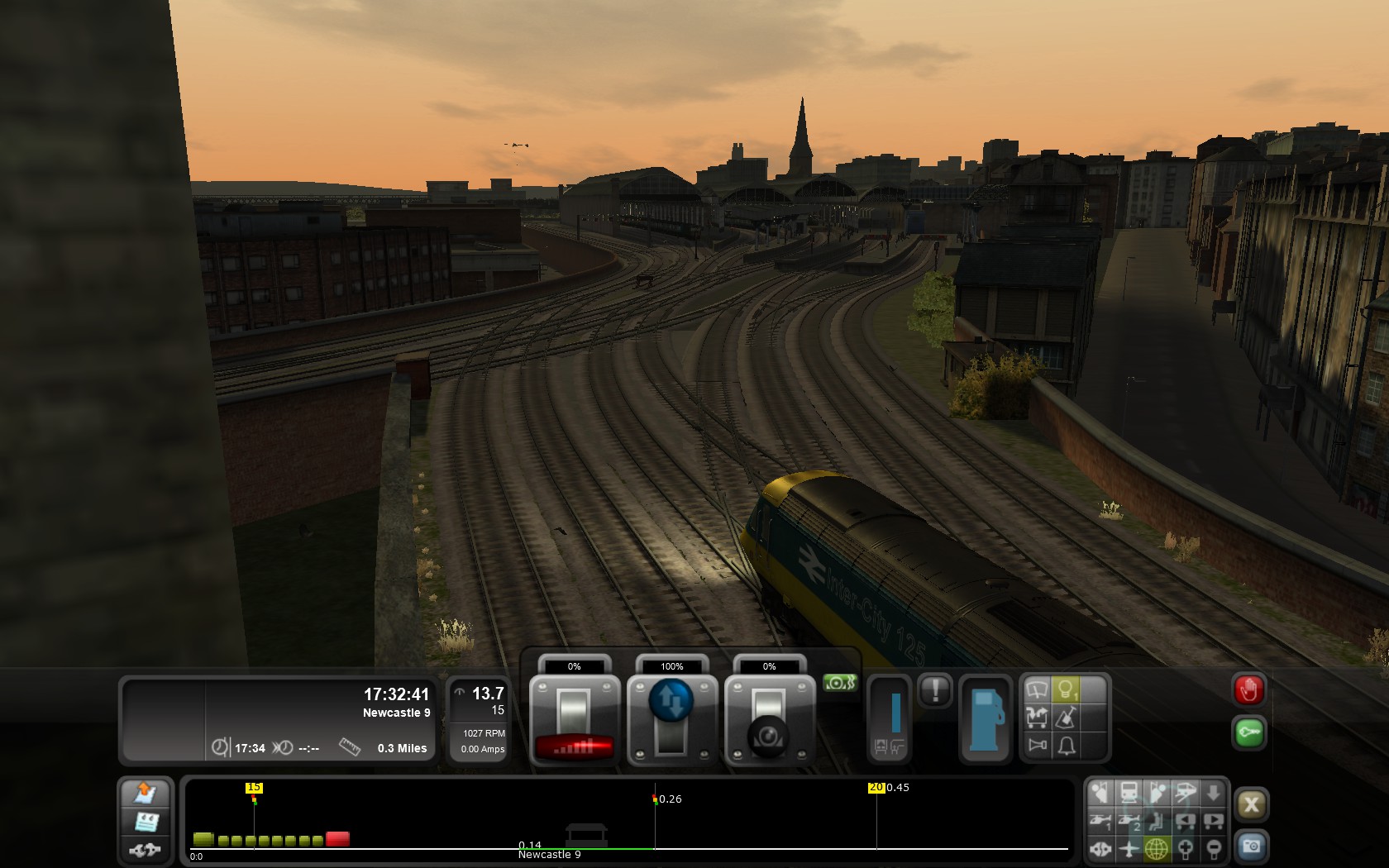Toggle the headlights bulb icon
This screenshot has height=868, width=1389.
(1066, 689)
